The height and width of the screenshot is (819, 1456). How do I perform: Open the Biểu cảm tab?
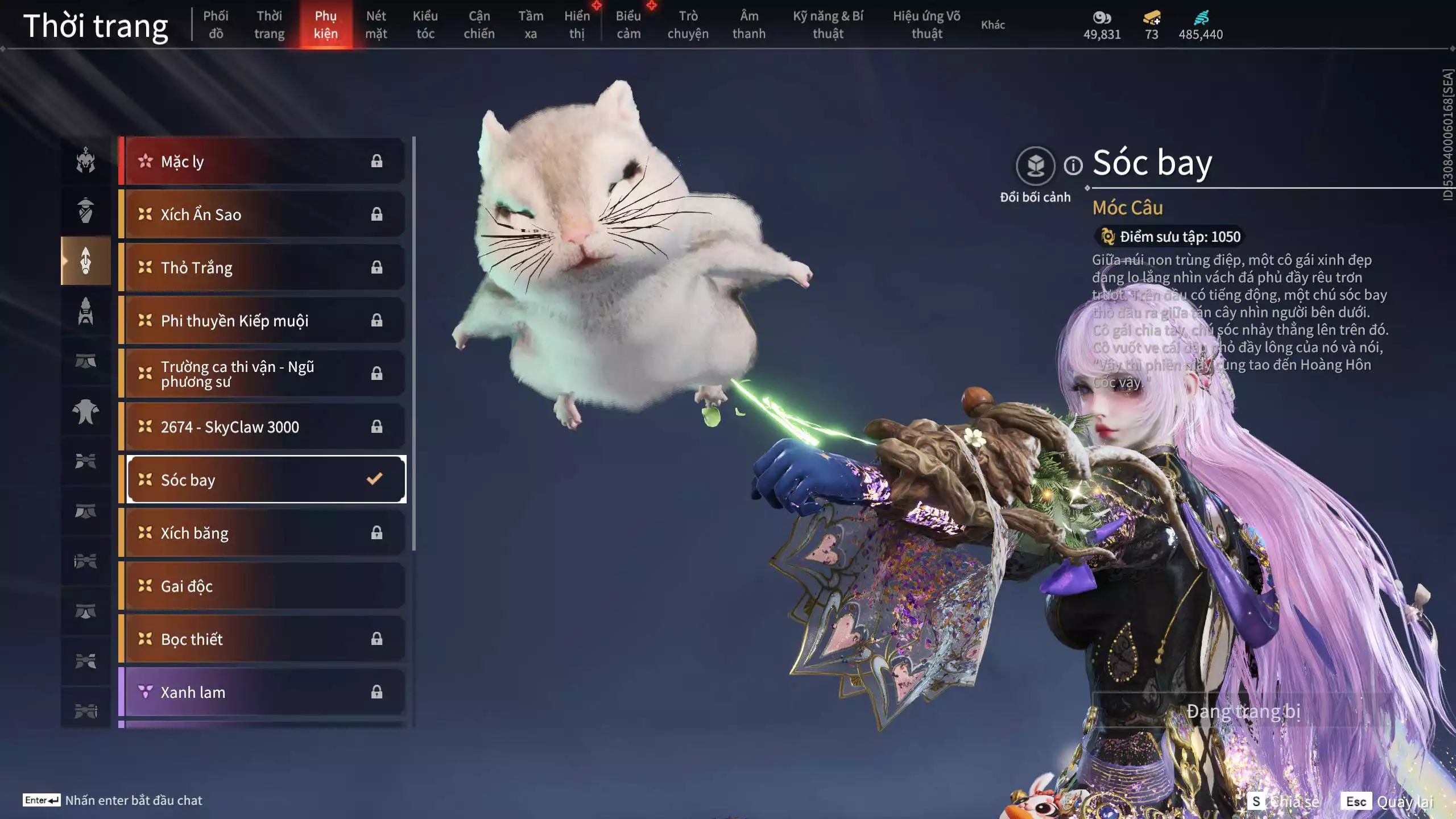pyautogui.click(x=628, y=24)
